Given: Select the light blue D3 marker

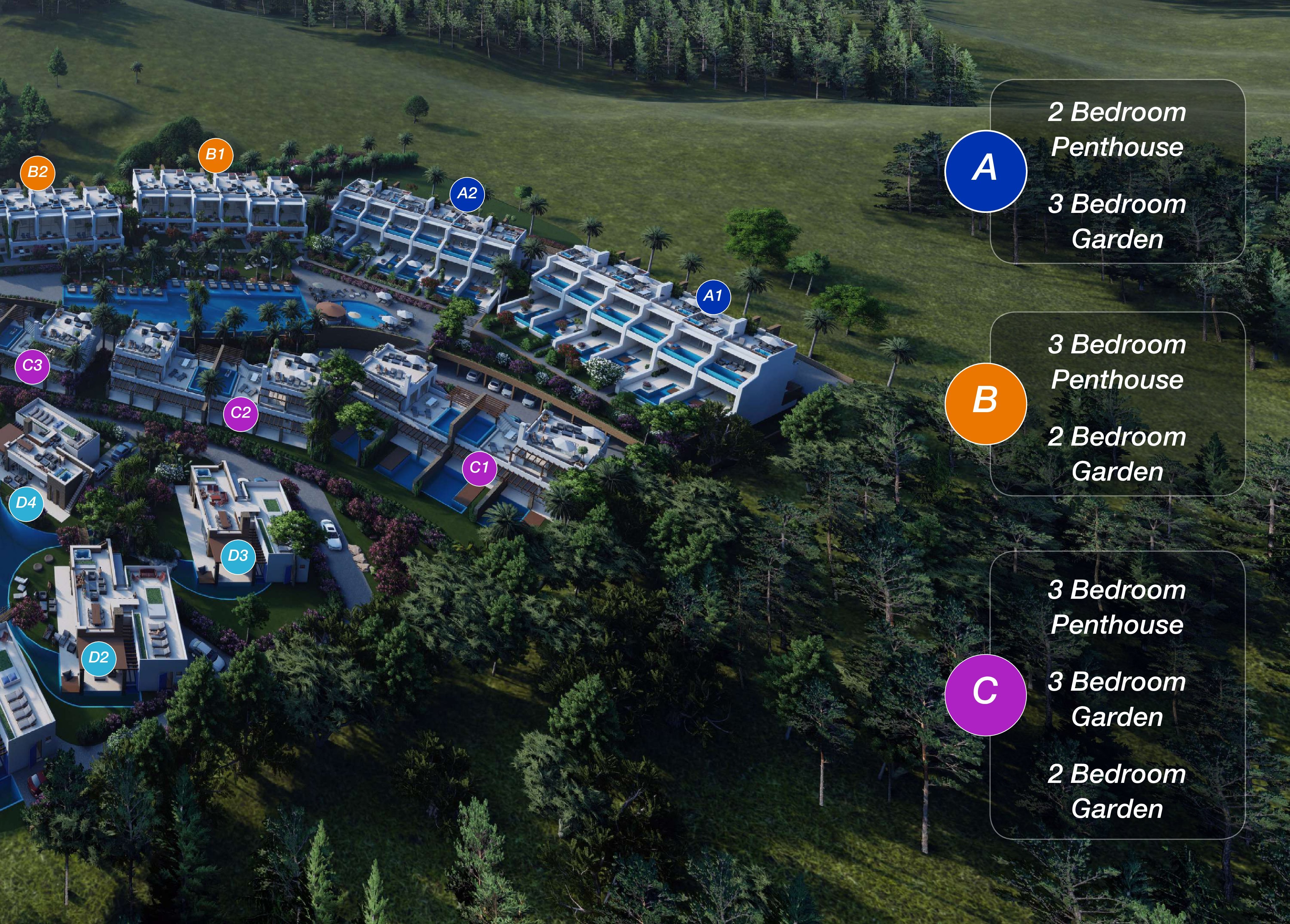Looking at the screenshot, I should pos(238,556).
